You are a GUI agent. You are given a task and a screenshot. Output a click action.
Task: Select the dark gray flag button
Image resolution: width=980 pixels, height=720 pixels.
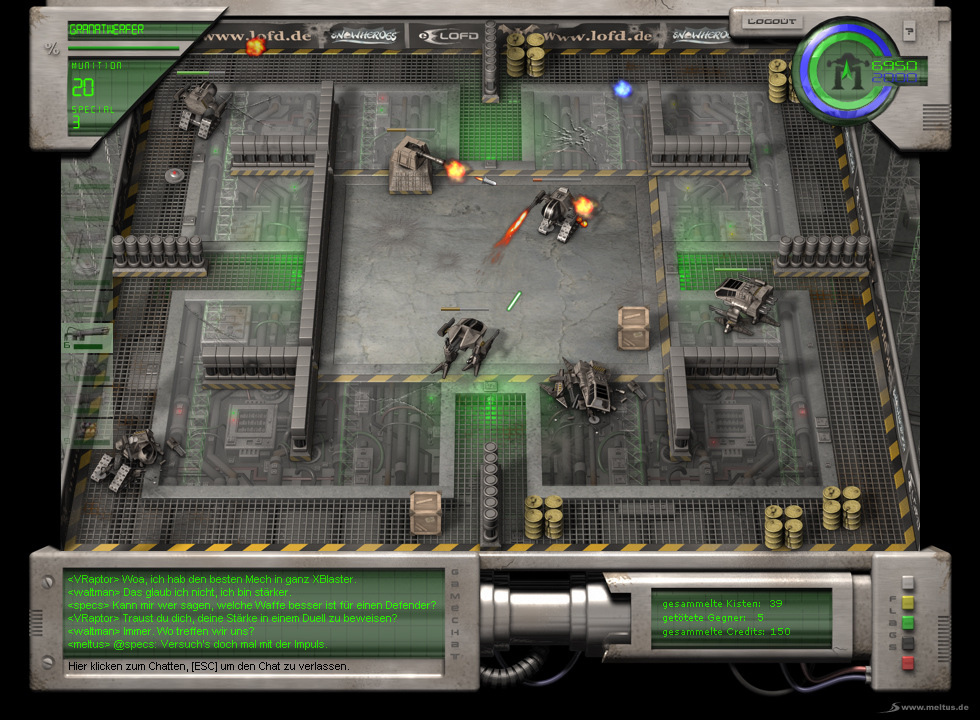click(x=908, y=642)
